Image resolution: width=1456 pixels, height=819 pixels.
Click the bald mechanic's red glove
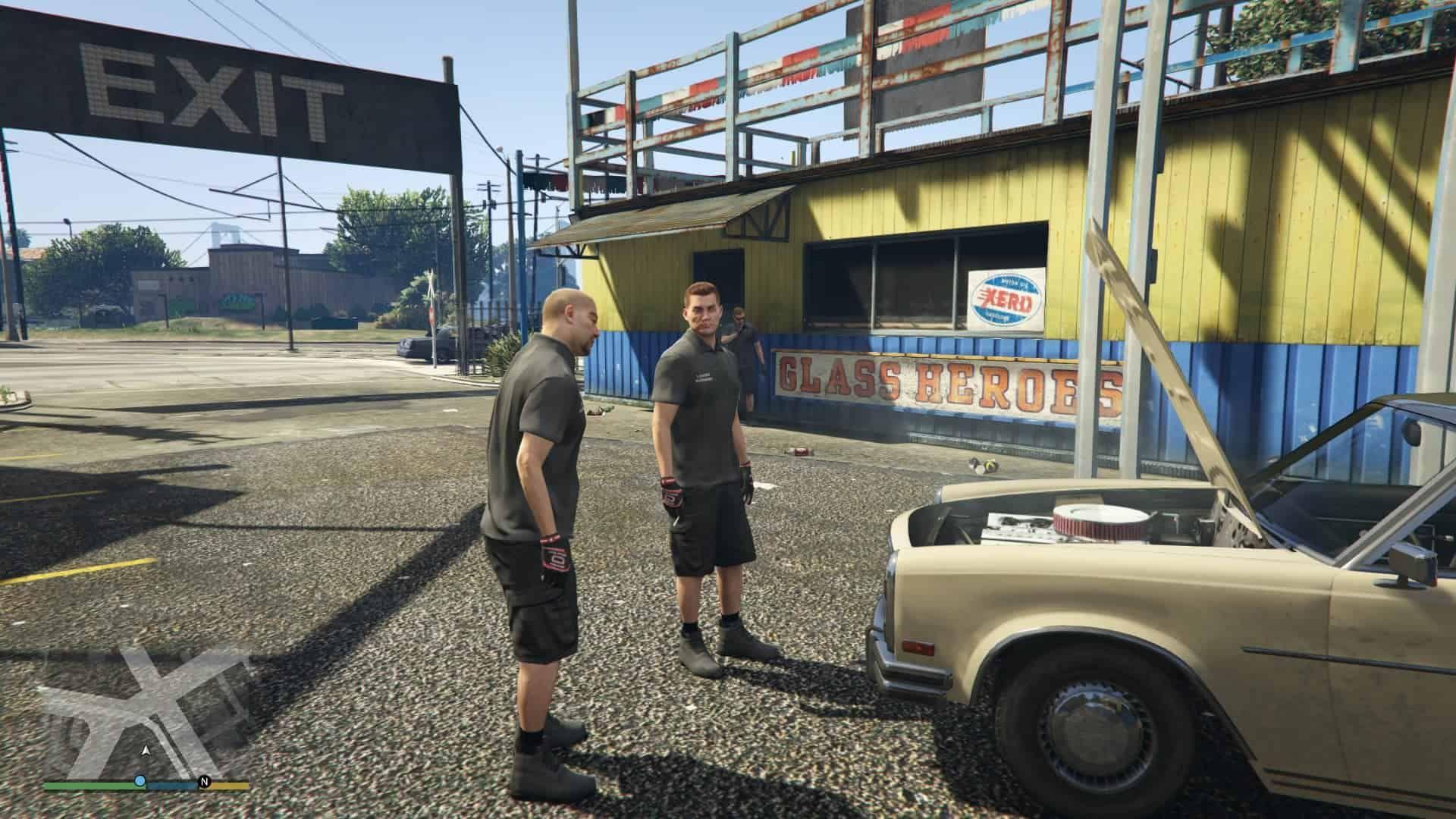pos(554,557)
